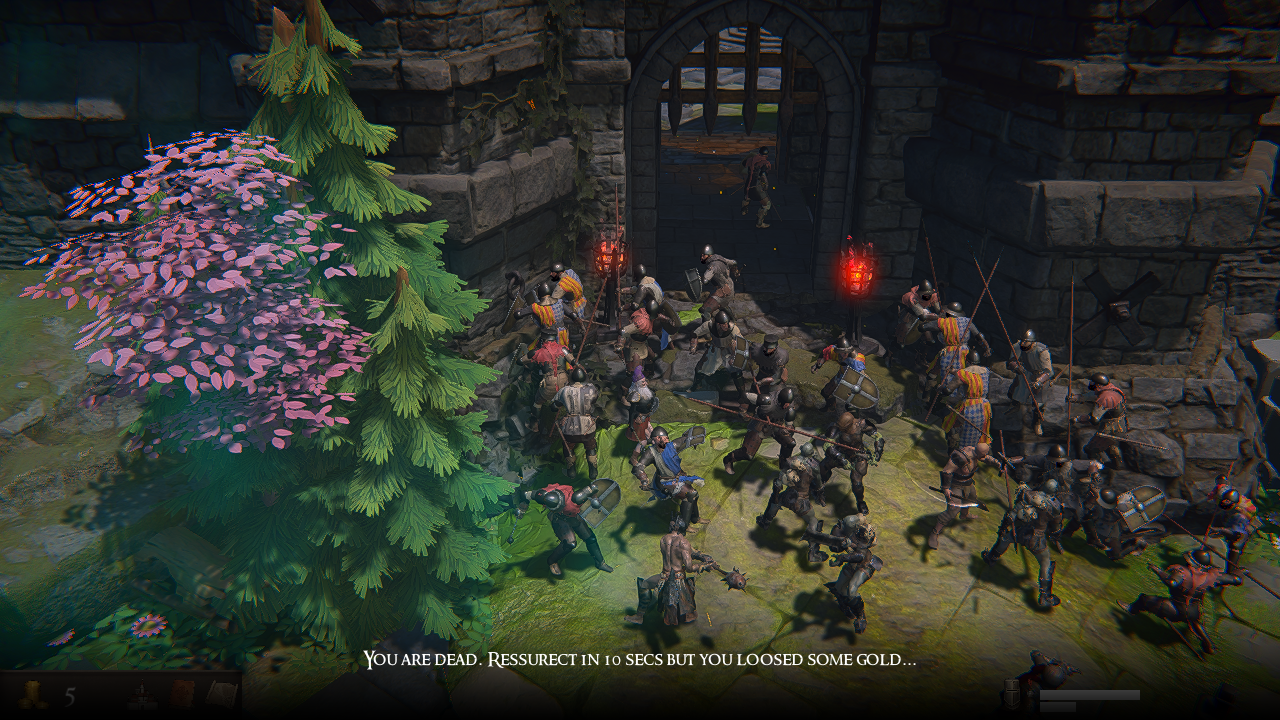Click the castle icon in the bottom bar

tap(142, 694)
